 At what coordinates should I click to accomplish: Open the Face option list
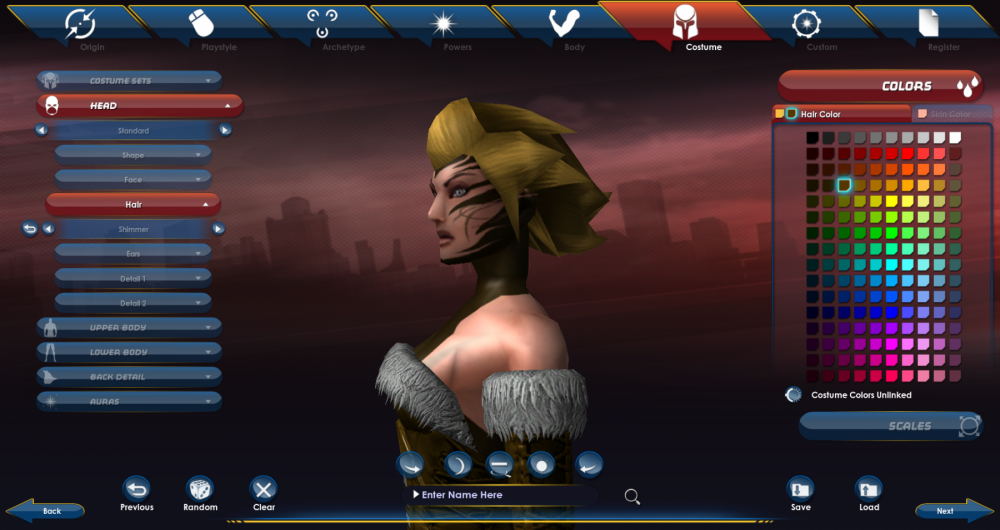tap(133, 179)
